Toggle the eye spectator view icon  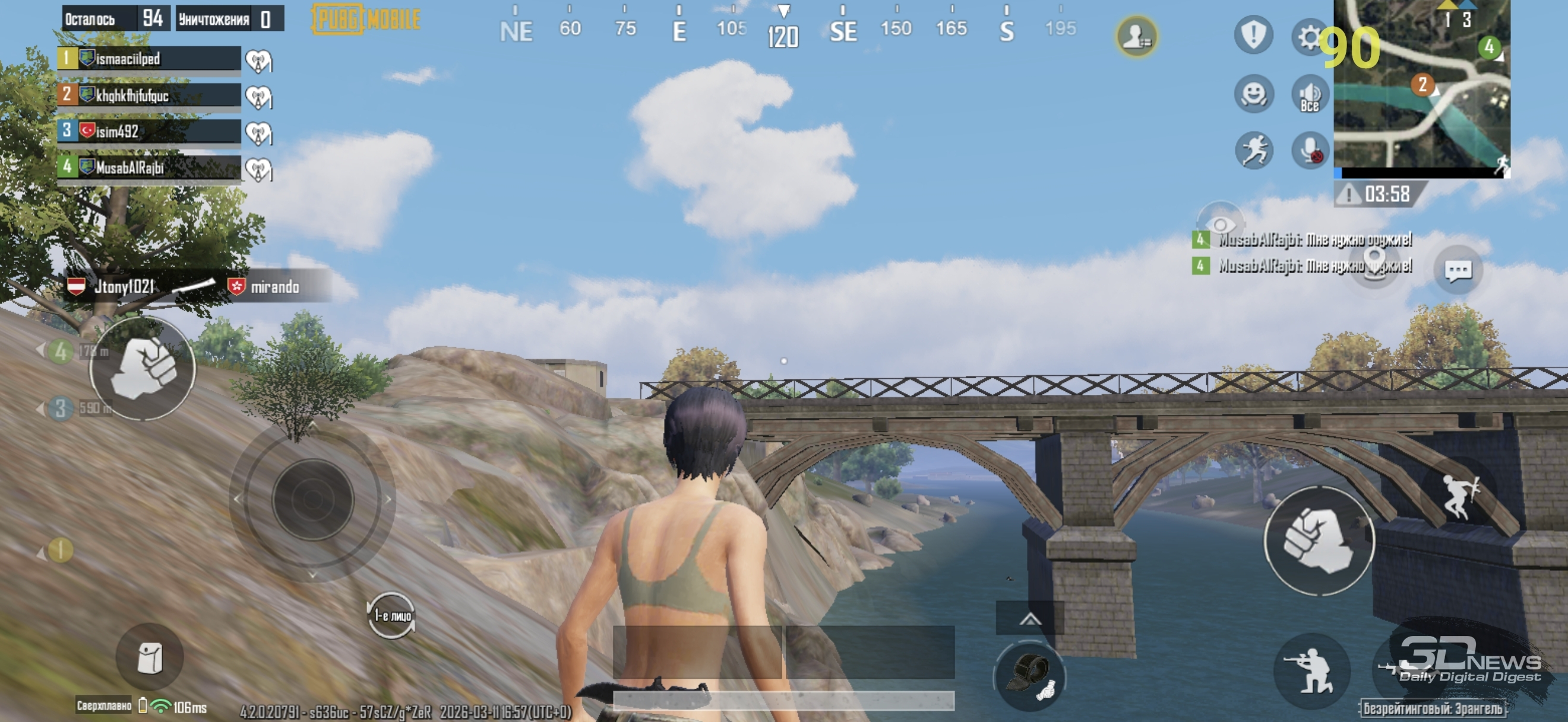(1219, 224)
